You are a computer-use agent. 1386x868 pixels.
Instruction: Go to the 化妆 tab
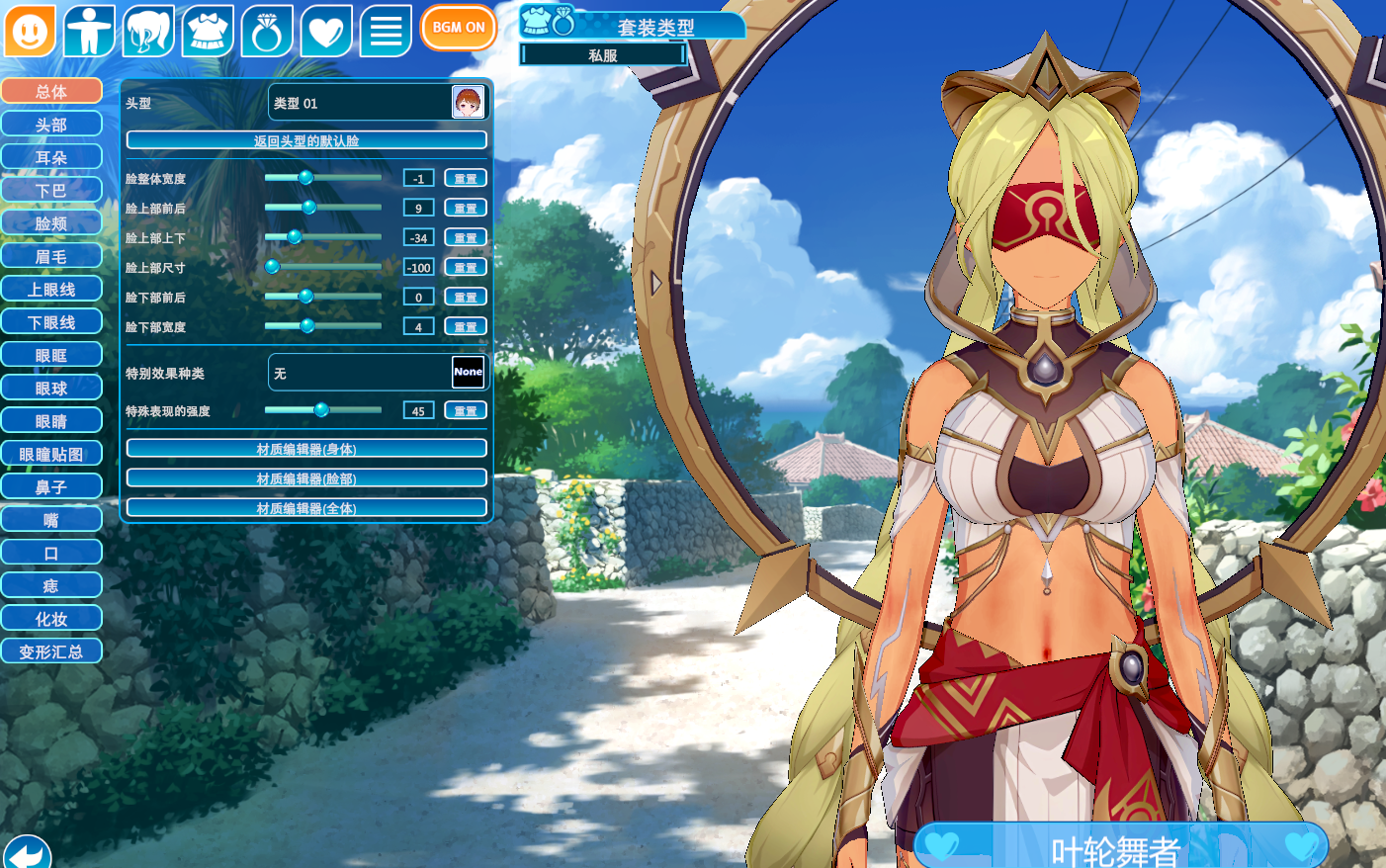point(51,619)
